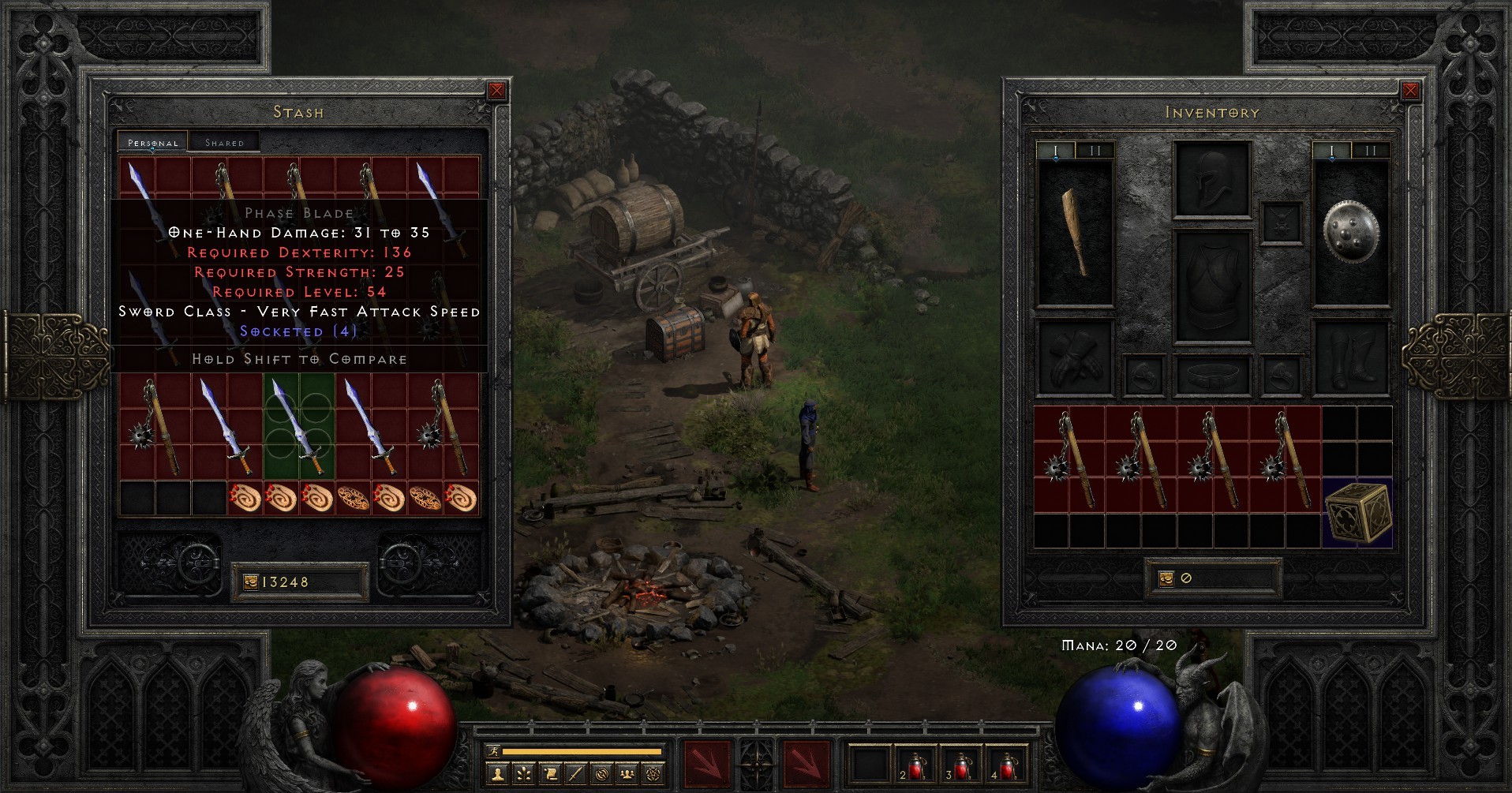The height and width of the screenshot is (793, 1512).
Task: Open the Character screen icon
Action: click(x=498, y=773)
